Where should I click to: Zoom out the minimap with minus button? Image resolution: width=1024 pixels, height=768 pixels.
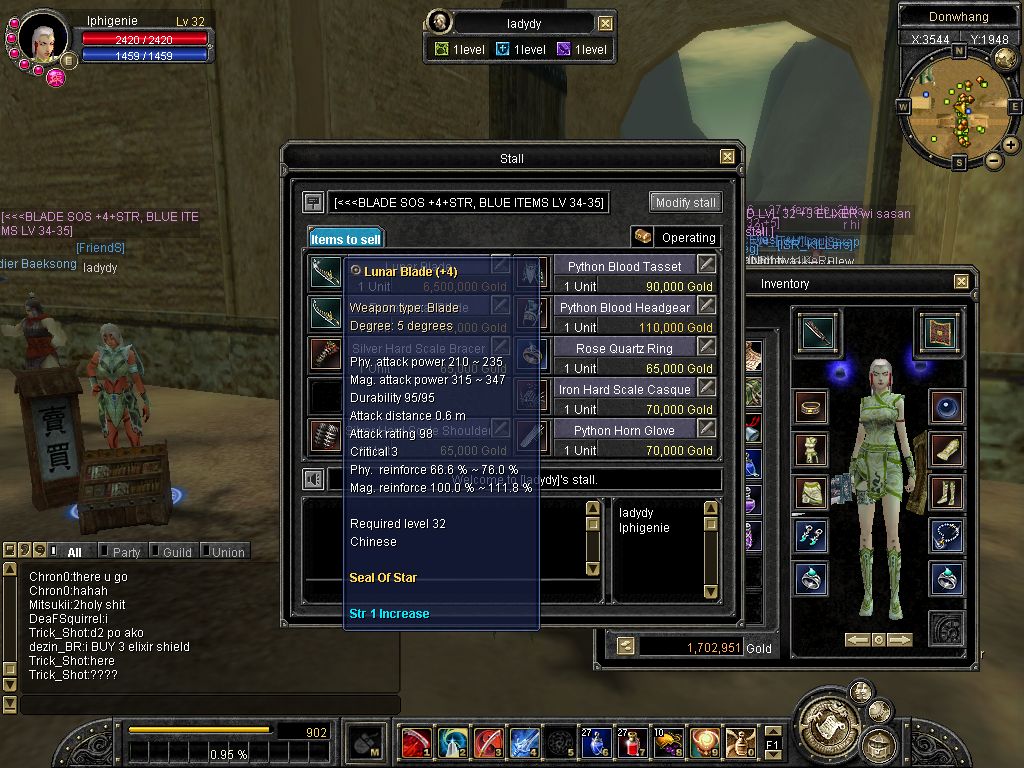tap(993, 160)
